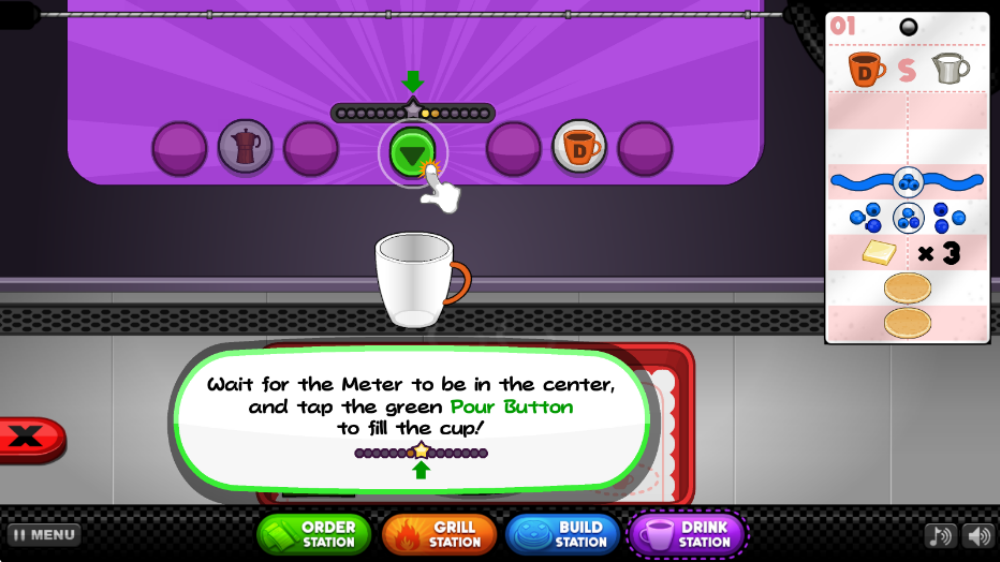Open the Build Station
This screenshot has height=562, width=1000.
pos(565,534)
